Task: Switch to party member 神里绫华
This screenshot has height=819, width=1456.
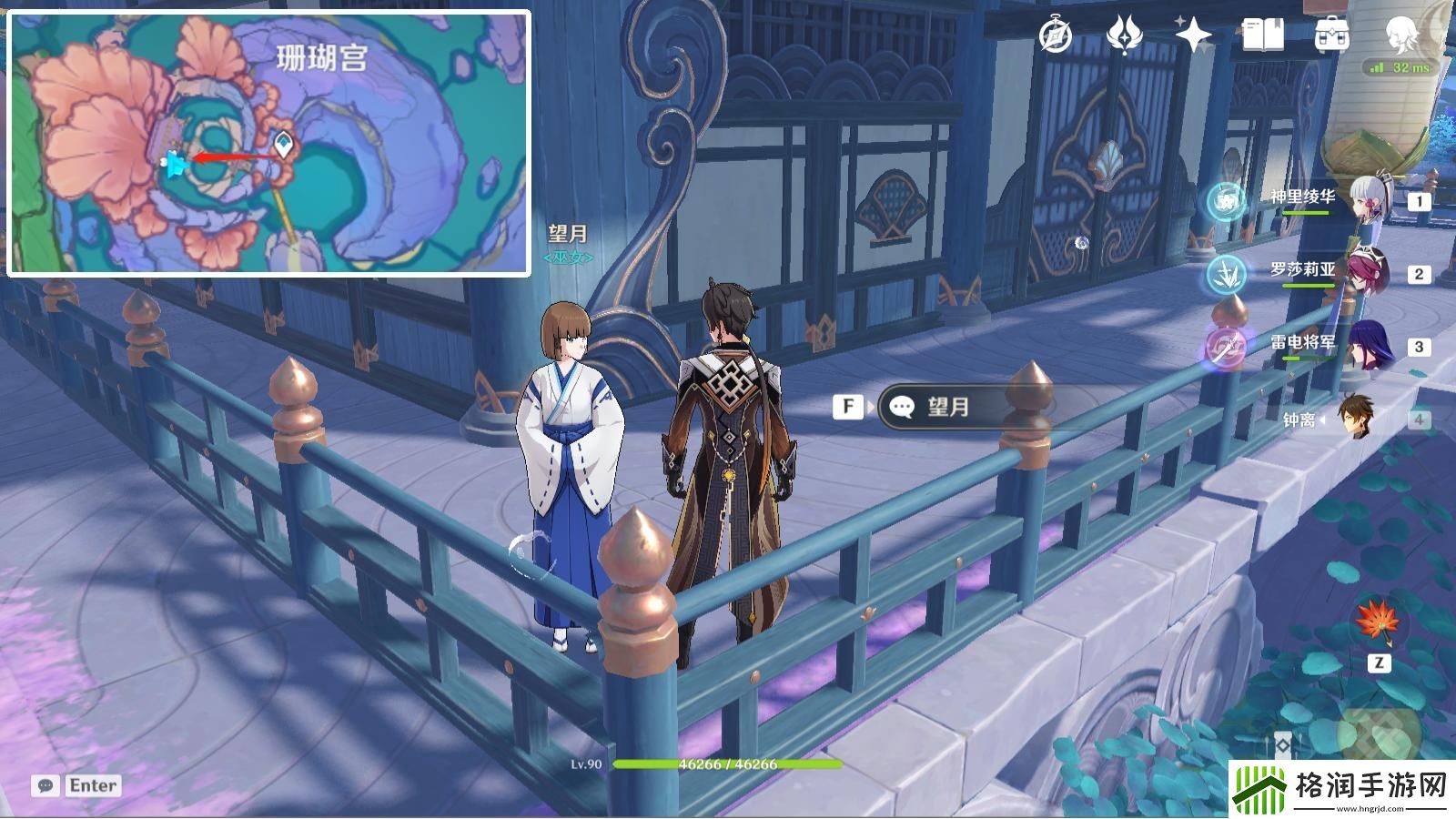Action: click(1303, 198)
